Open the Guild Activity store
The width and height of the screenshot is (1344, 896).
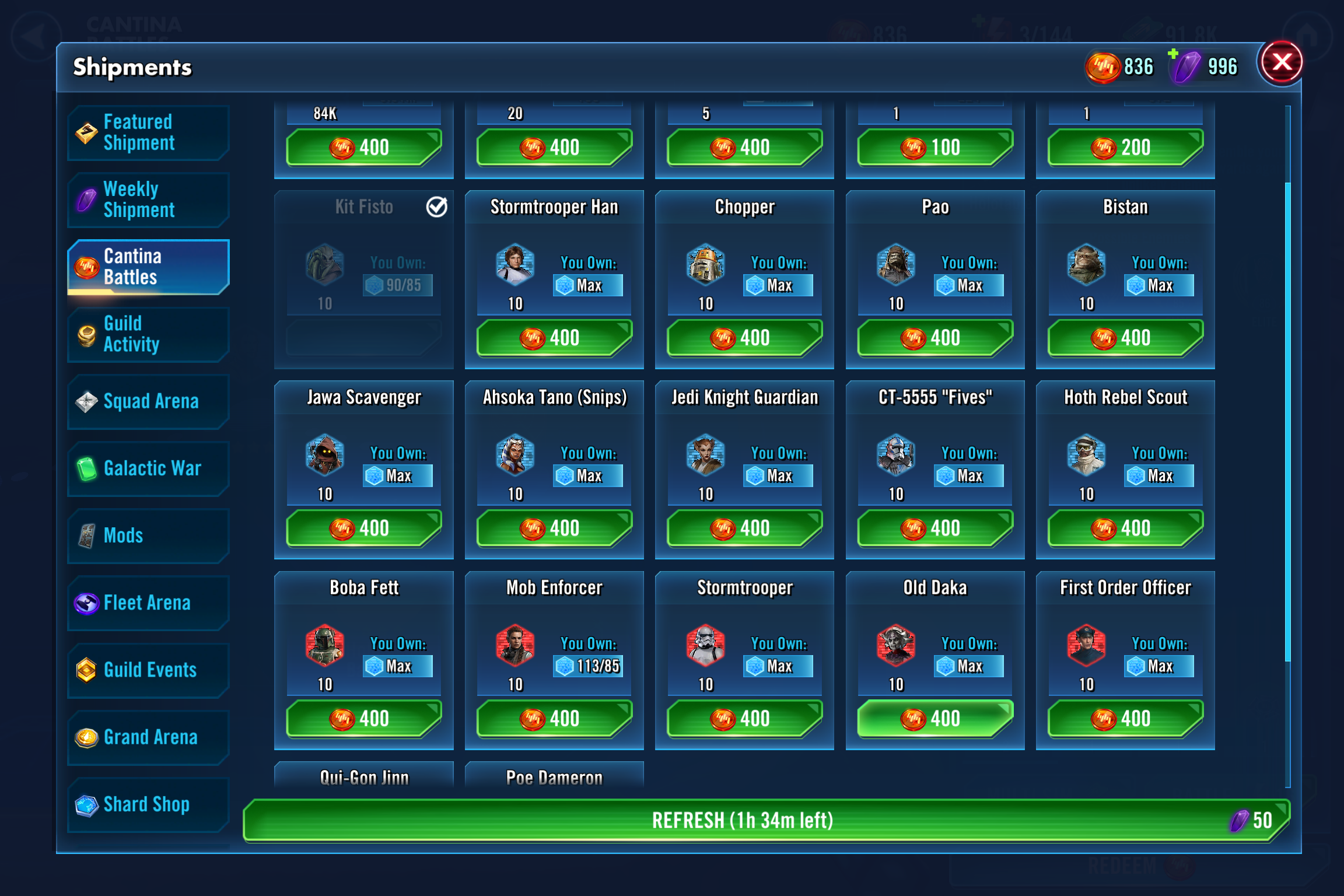(148, 334)
